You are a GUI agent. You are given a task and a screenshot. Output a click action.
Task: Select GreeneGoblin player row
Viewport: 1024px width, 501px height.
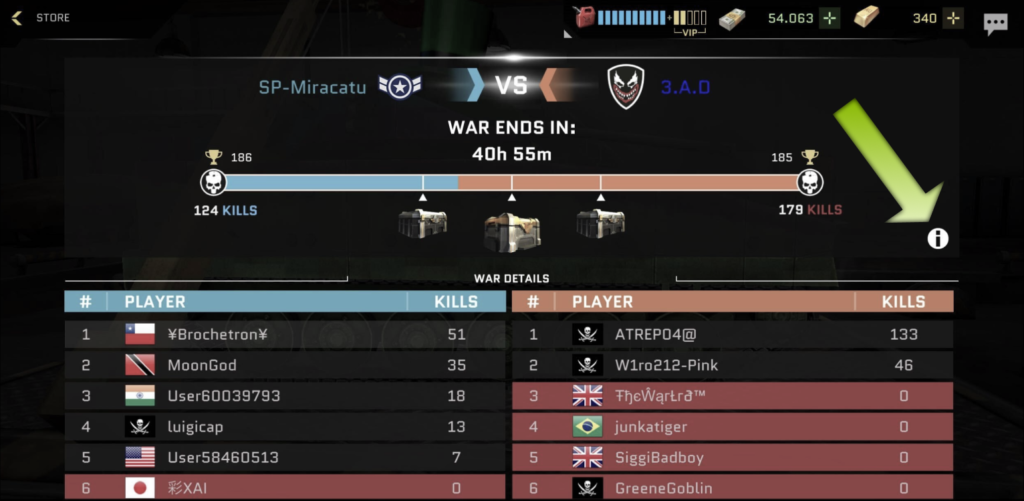[732, 488]
